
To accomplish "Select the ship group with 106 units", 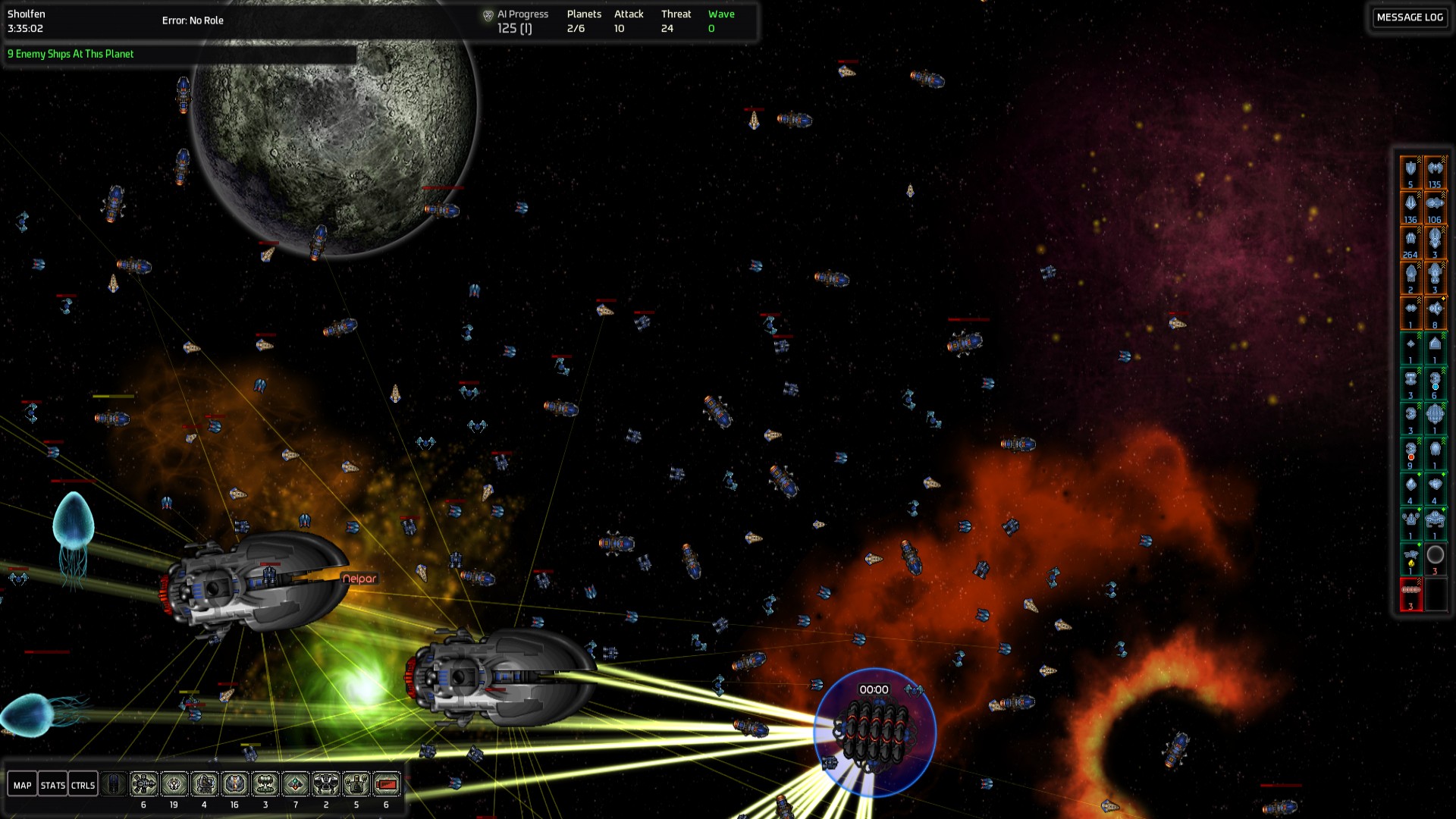I will (x=1435, y=207).
